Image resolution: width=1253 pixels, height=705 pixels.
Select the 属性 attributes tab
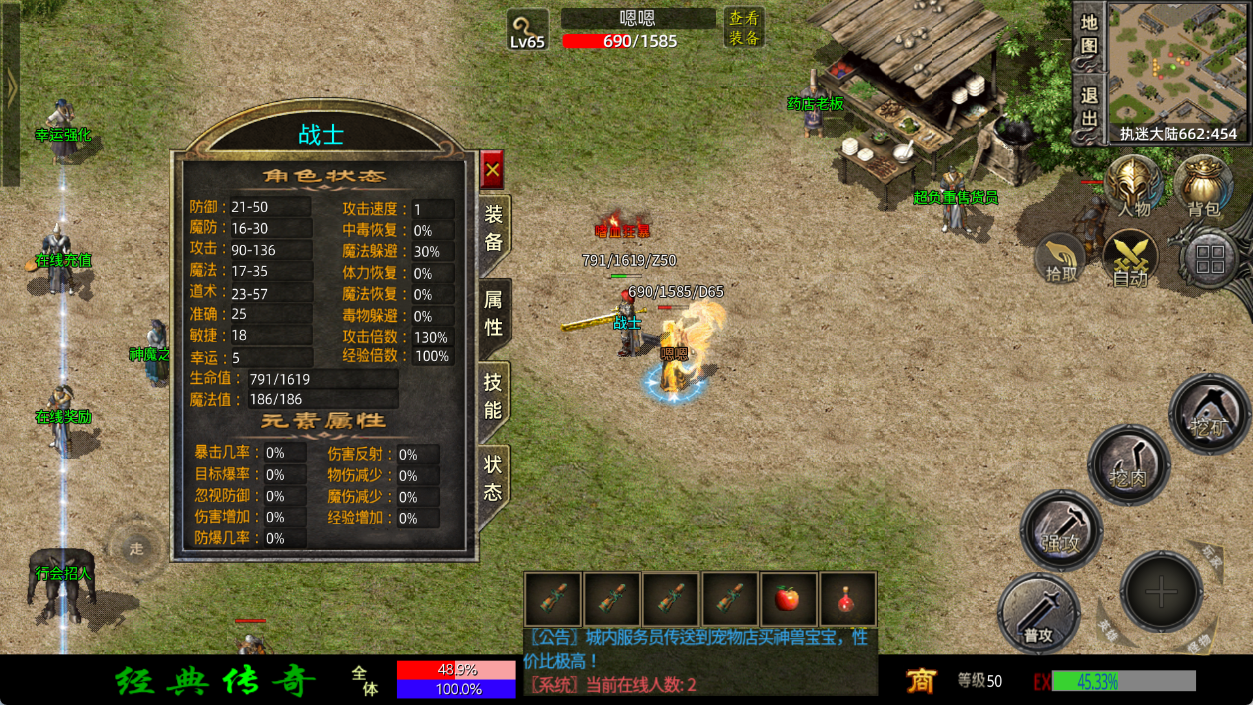(494, 312)
